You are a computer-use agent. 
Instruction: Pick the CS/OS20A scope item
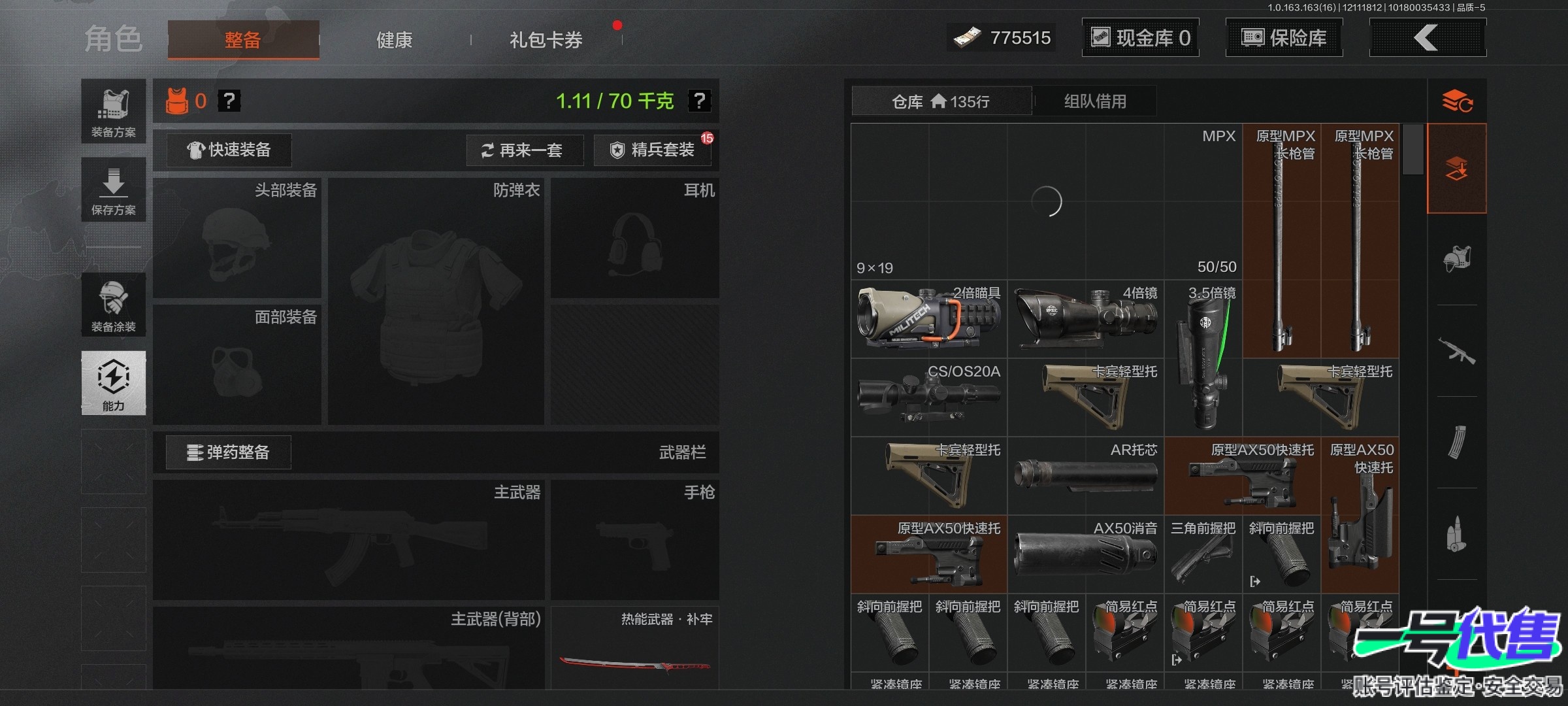click(x=928, y=397)
